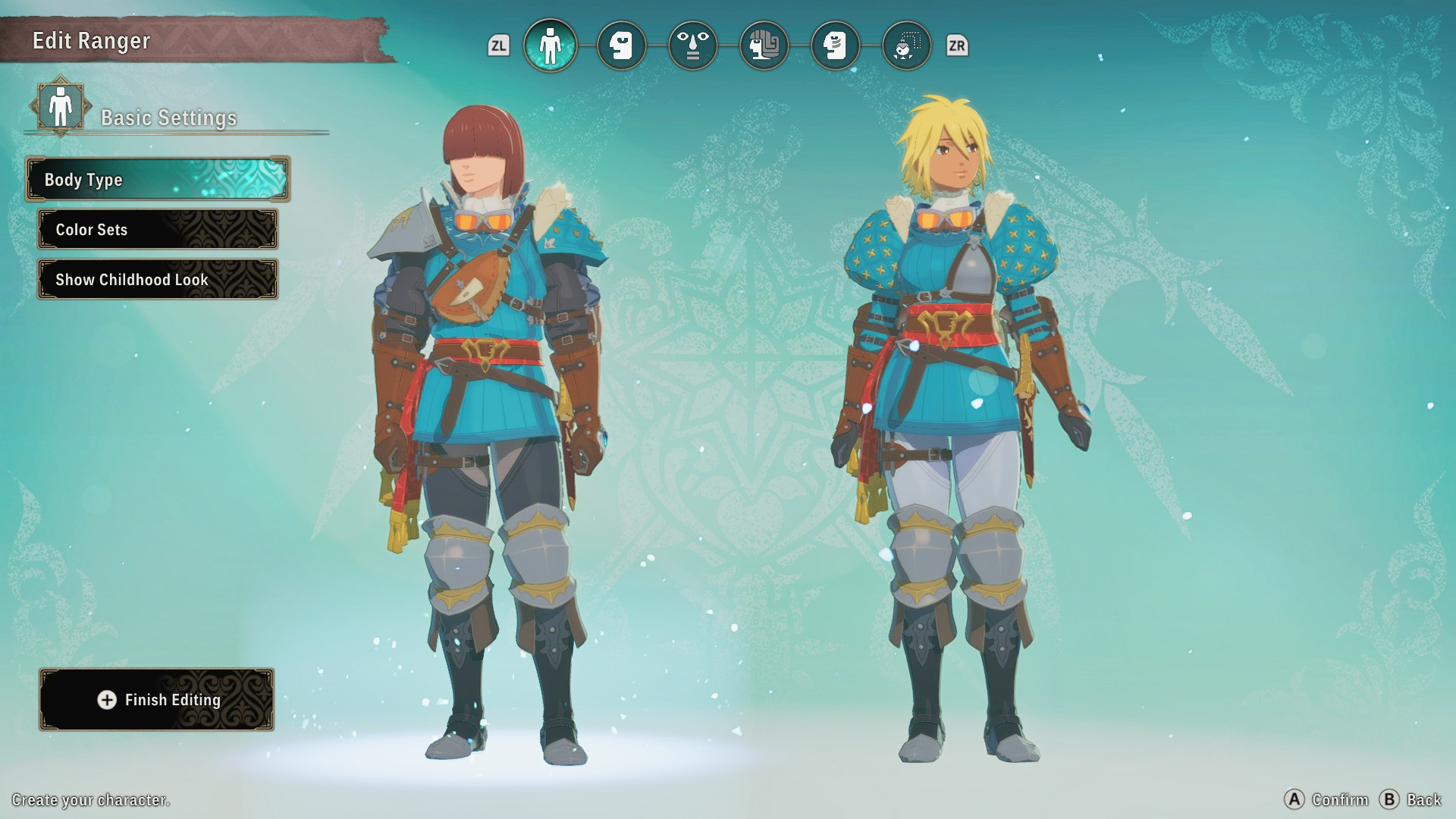Switch to the full-body figure tab
Viewport: 1456px width, 819px height.
click(550, 45)
